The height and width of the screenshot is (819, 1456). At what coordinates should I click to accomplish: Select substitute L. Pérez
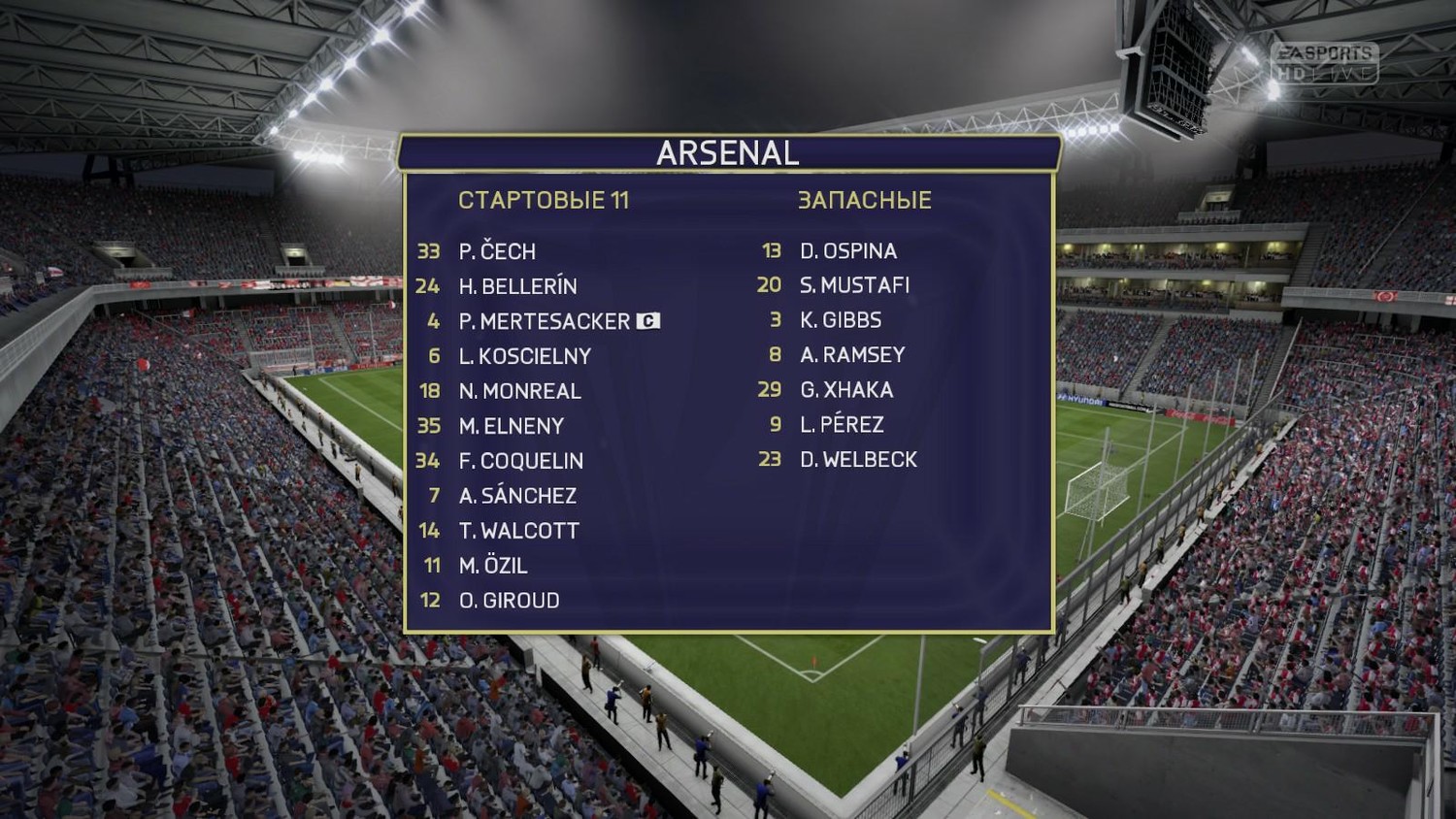(x=842, y=425)
